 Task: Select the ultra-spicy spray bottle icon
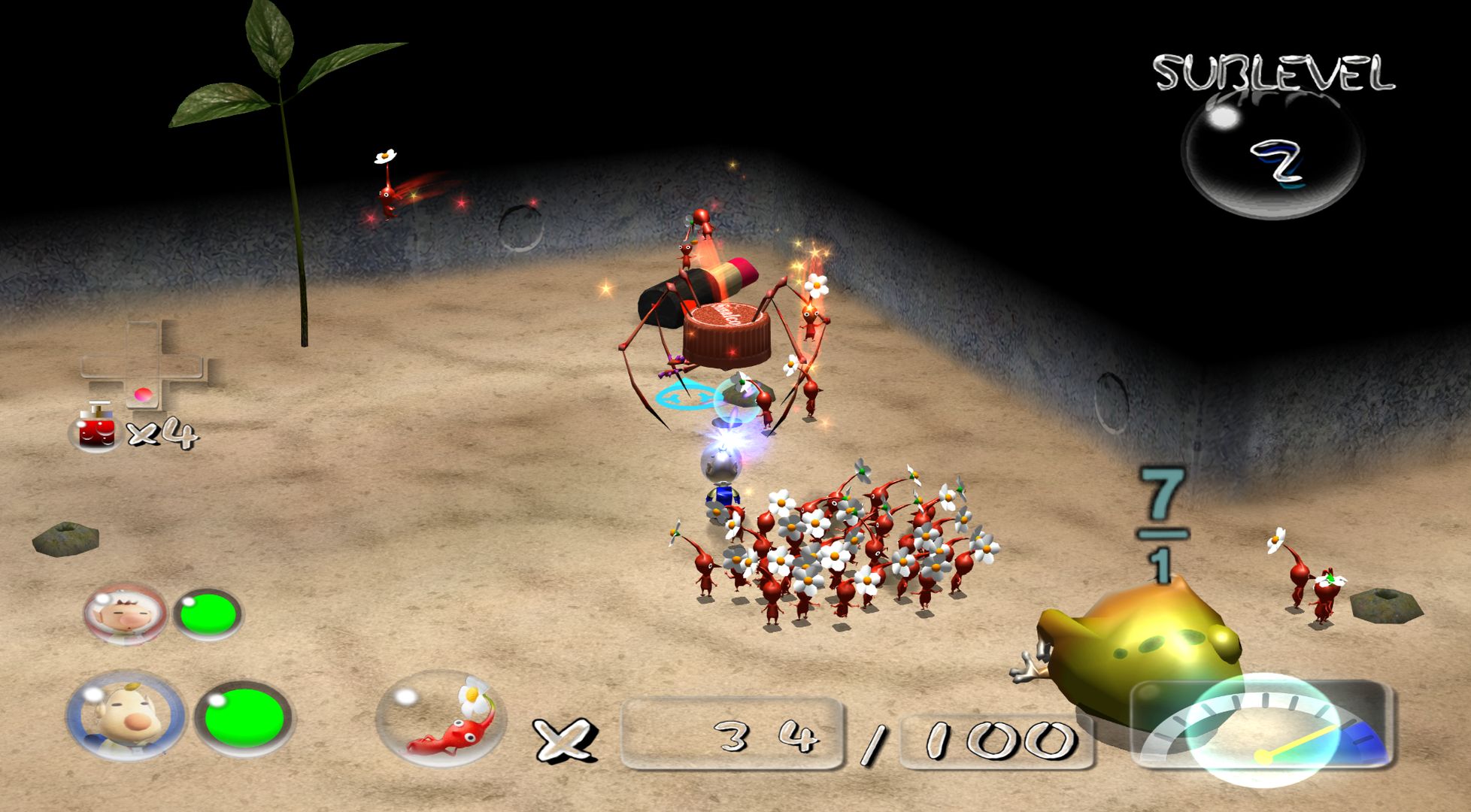96,430
